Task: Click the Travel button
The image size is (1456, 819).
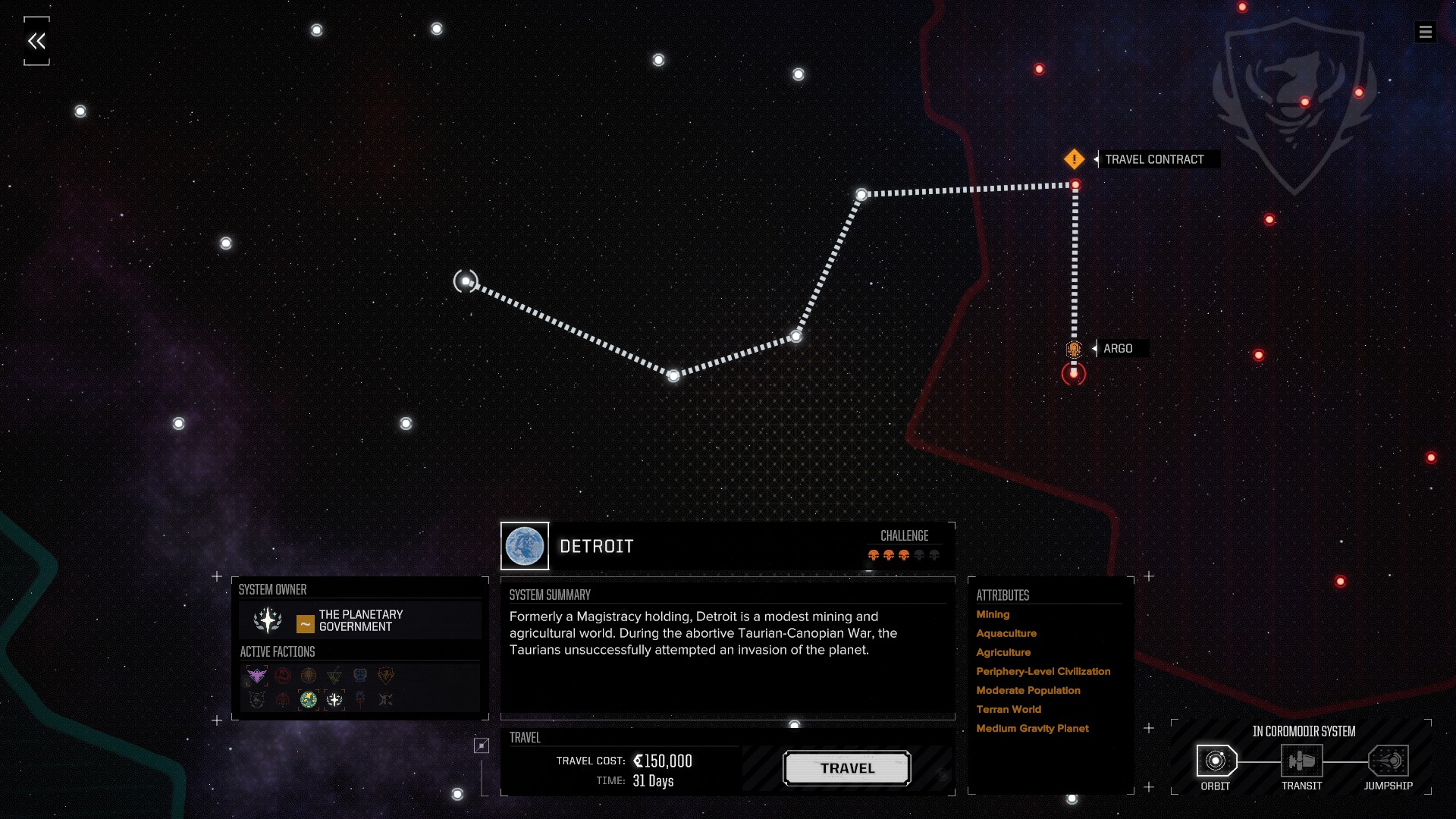Action: click(x=846, y=768)
